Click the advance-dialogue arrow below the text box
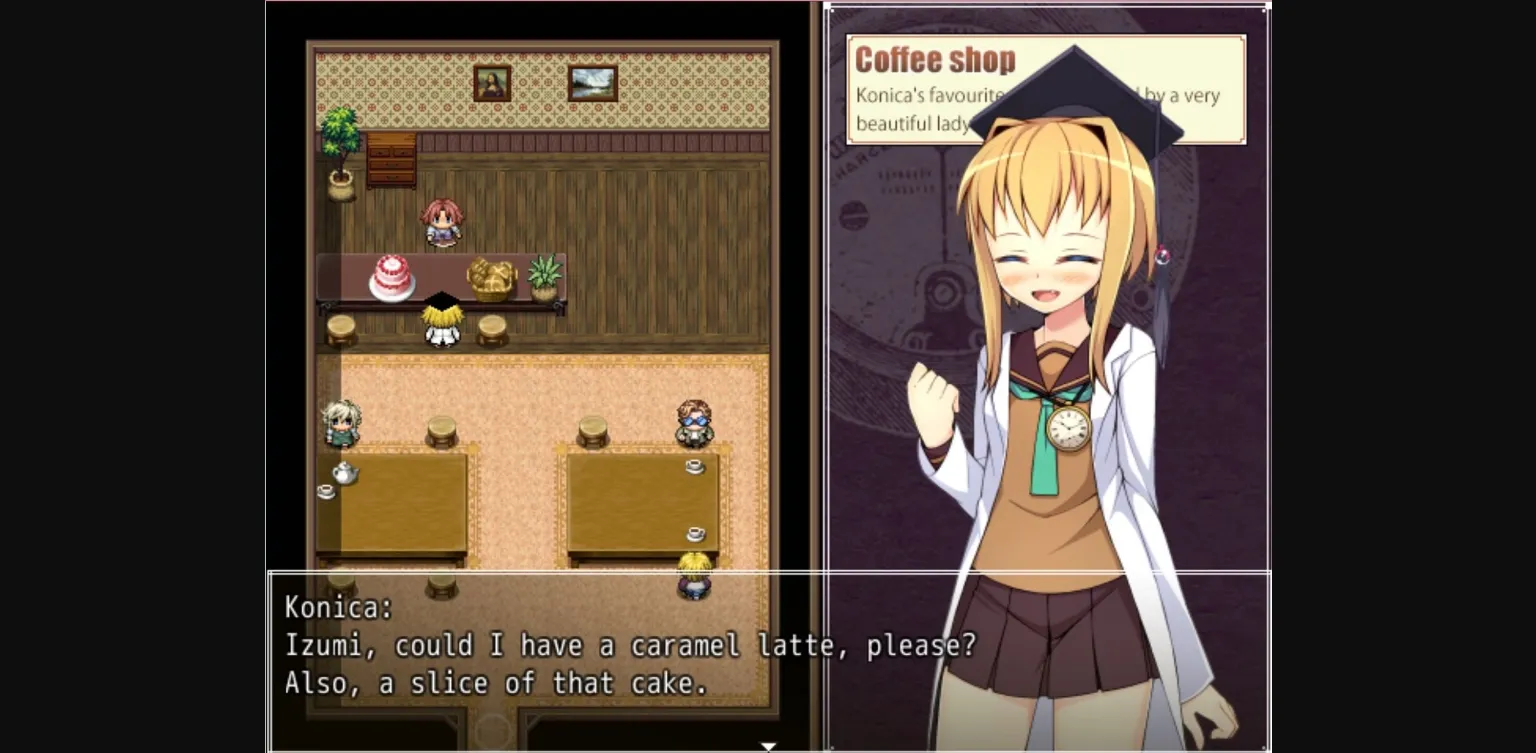This screenshot has height=753, width=1536. click(x=768, y=744)
